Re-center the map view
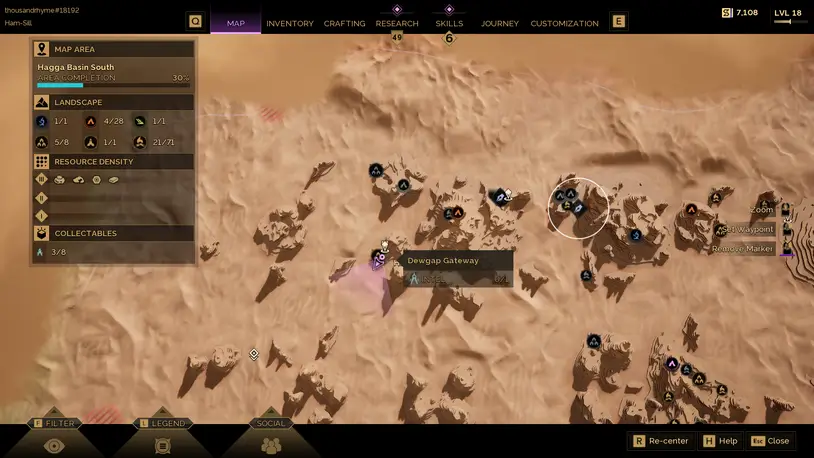Screen dimensions: 814x458 [x=660, y=441]
